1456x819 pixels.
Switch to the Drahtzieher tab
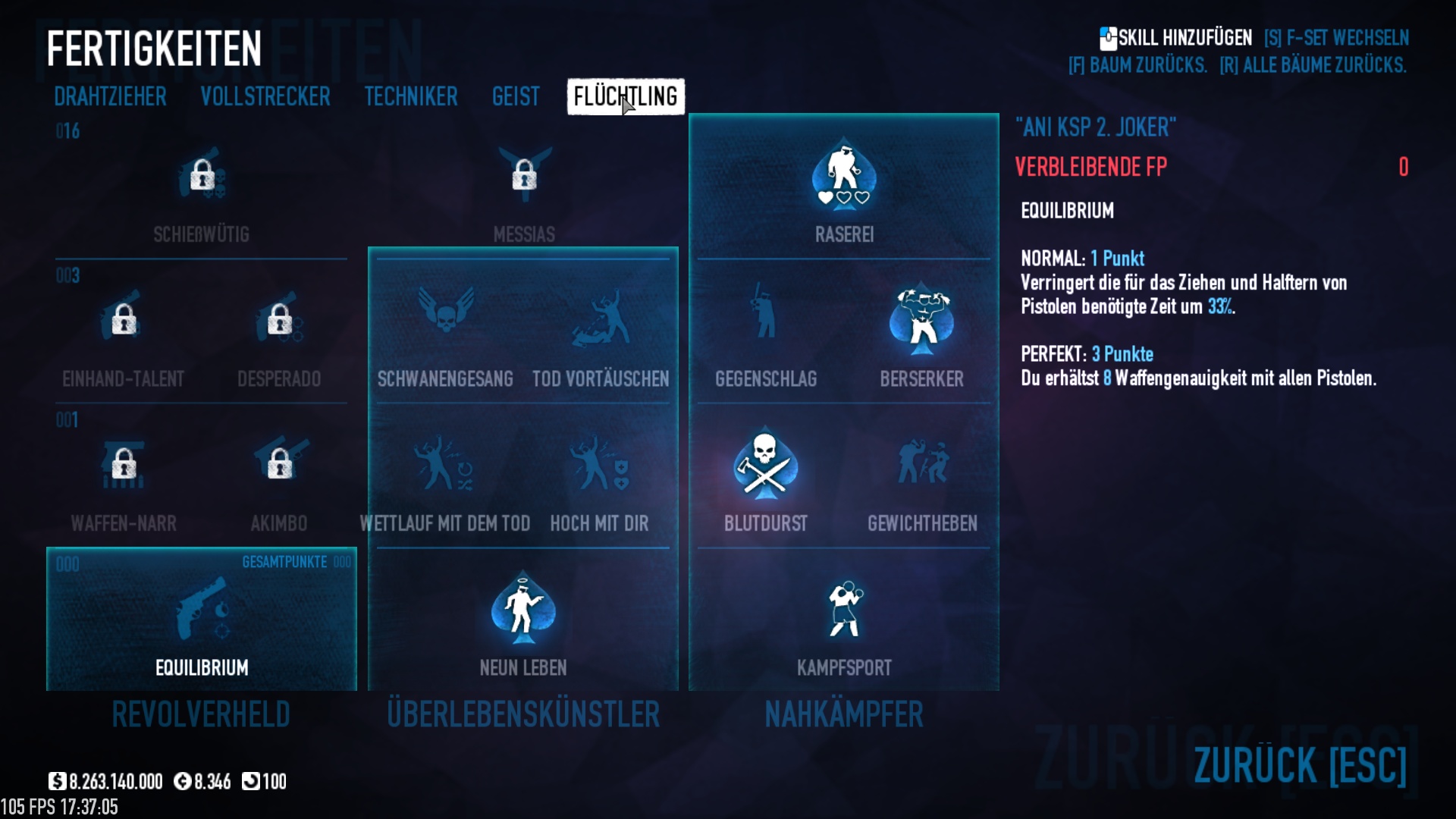click(x=110, y=97)
